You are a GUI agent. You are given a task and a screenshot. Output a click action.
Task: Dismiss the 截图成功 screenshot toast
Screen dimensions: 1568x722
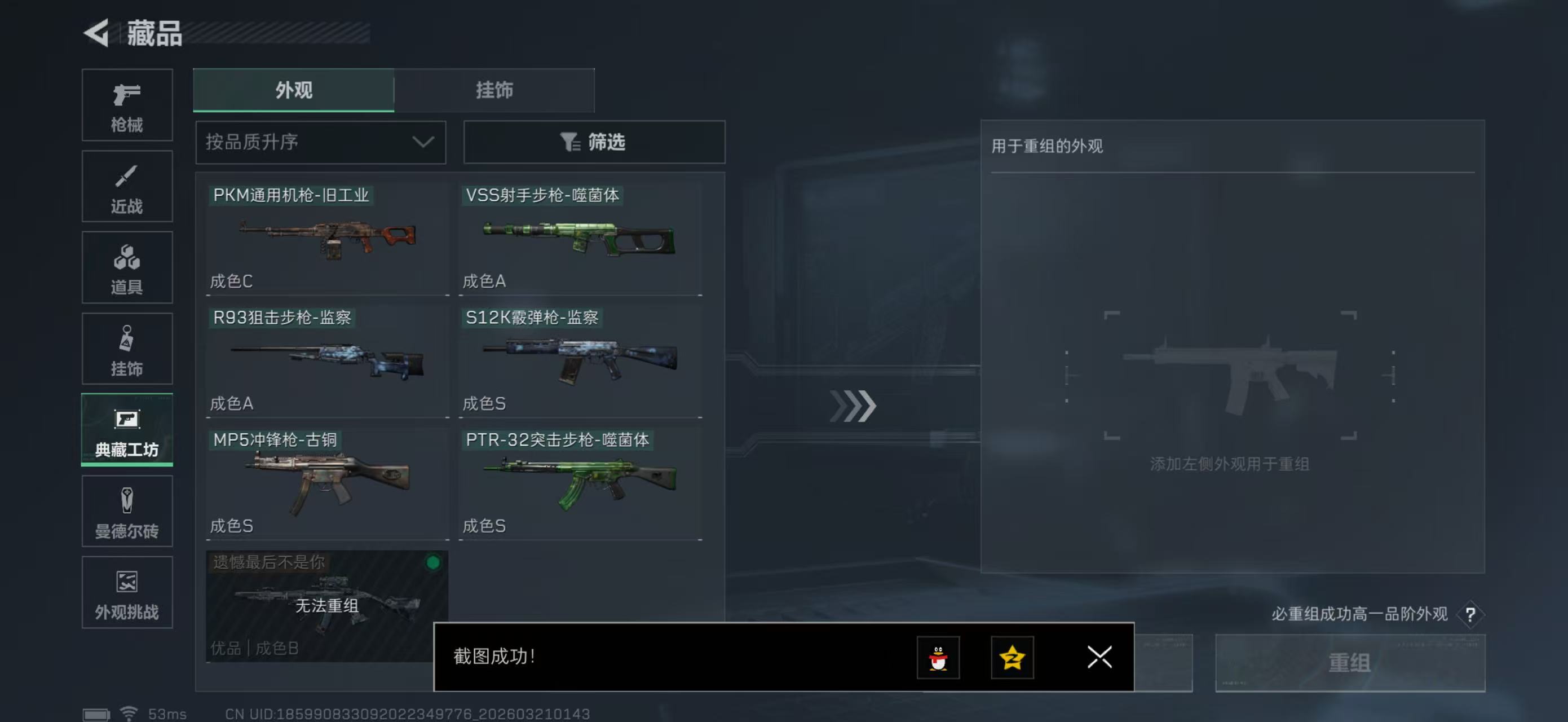coord(1099,658)
